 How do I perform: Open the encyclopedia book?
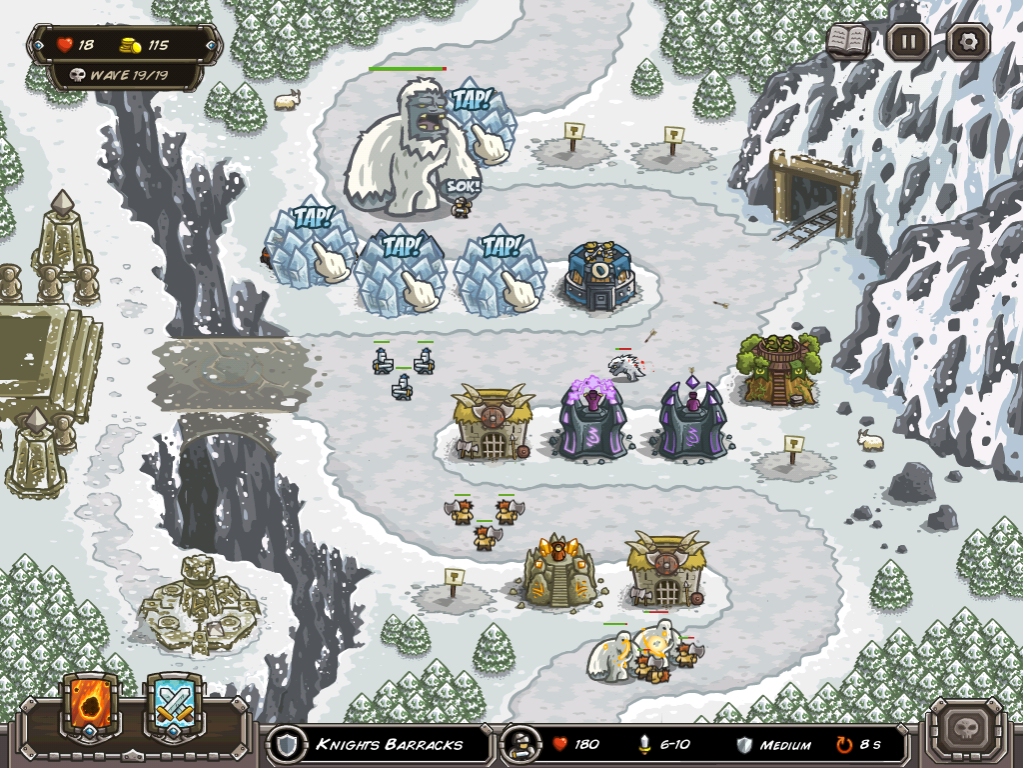pos(847,41)
